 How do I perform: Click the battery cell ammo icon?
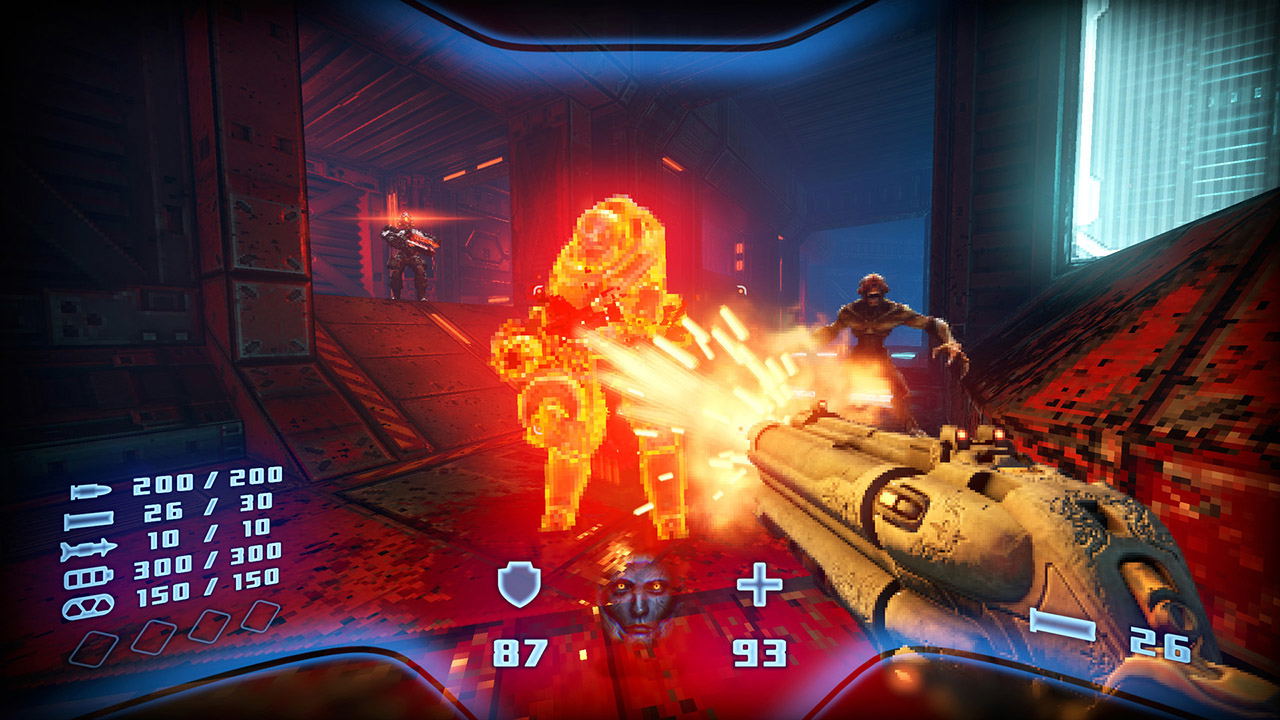point(89,576)
